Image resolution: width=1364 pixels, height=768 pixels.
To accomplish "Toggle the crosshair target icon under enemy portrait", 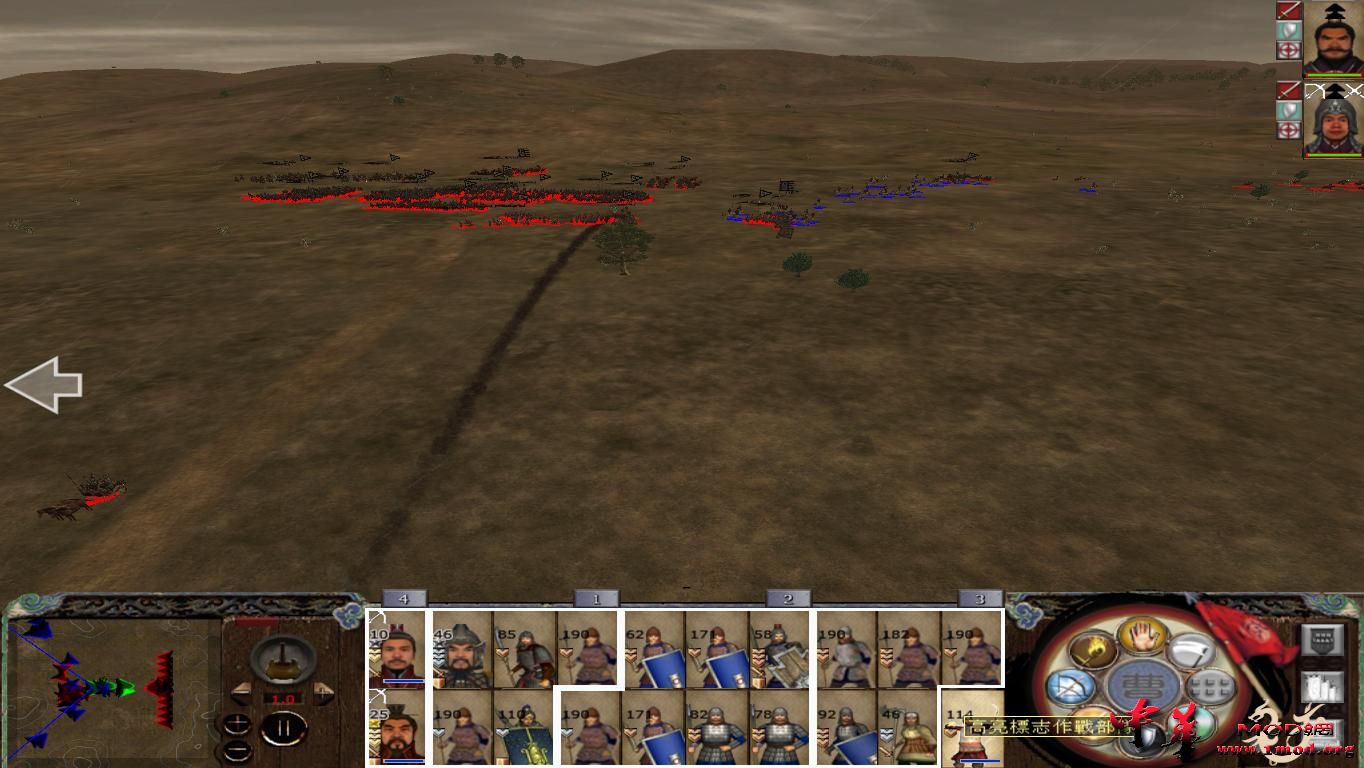I will point(1289,128).
